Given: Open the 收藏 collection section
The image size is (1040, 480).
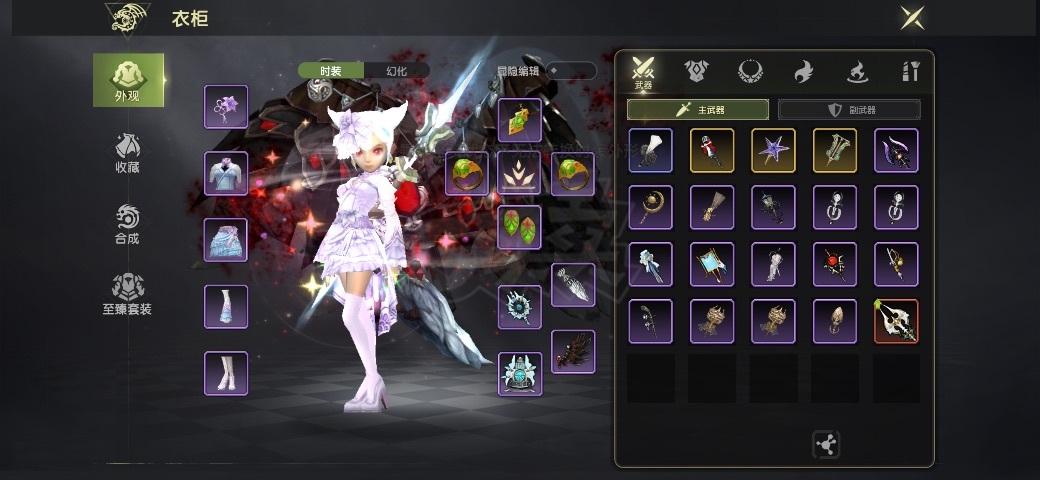Looking at the screenshot, I should [127, 153].
